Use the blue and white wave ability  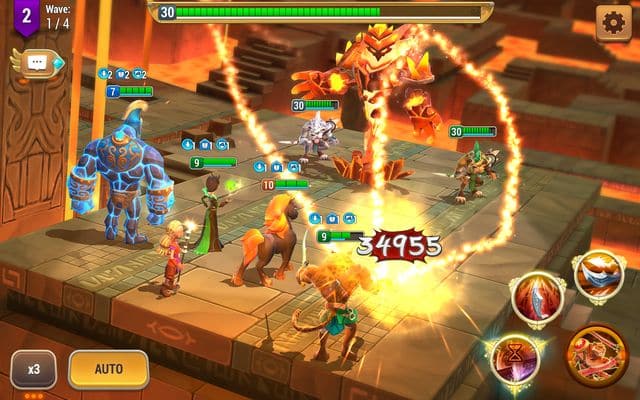pyautogui.click(x=598, y=275)
